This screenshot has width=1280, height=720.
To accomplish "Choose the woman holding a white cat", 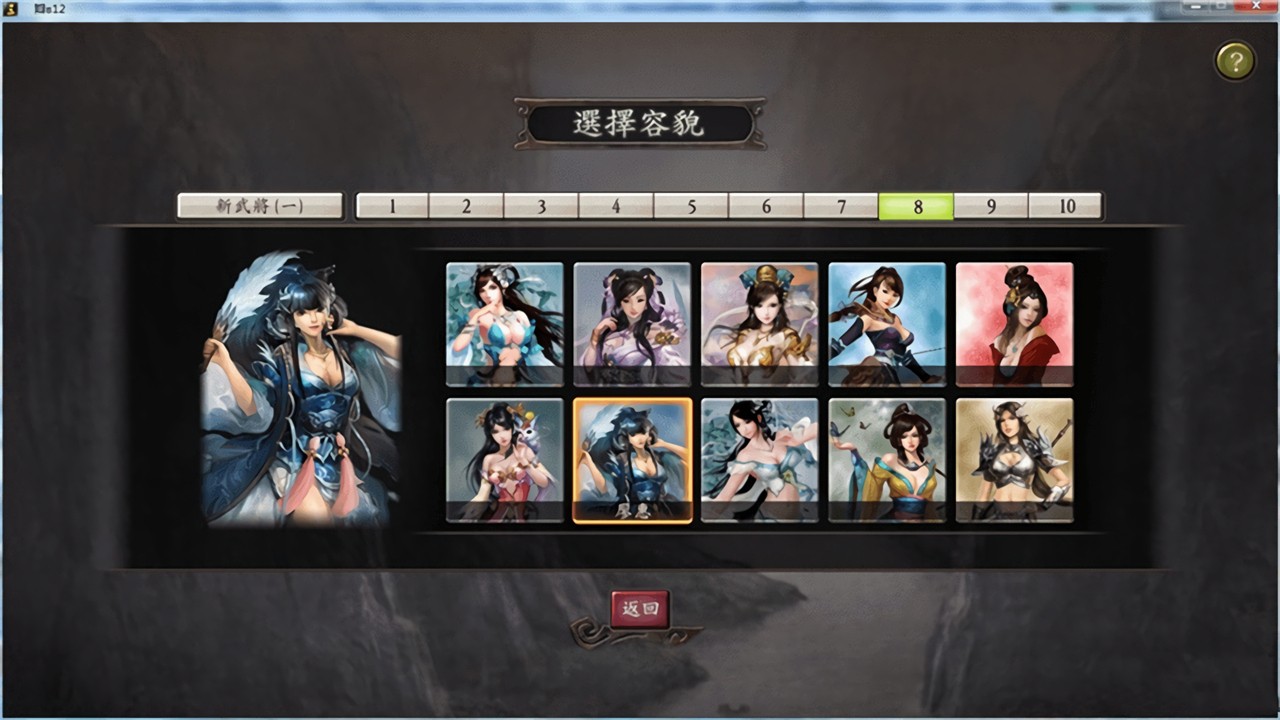I will [x=504, y=460].
